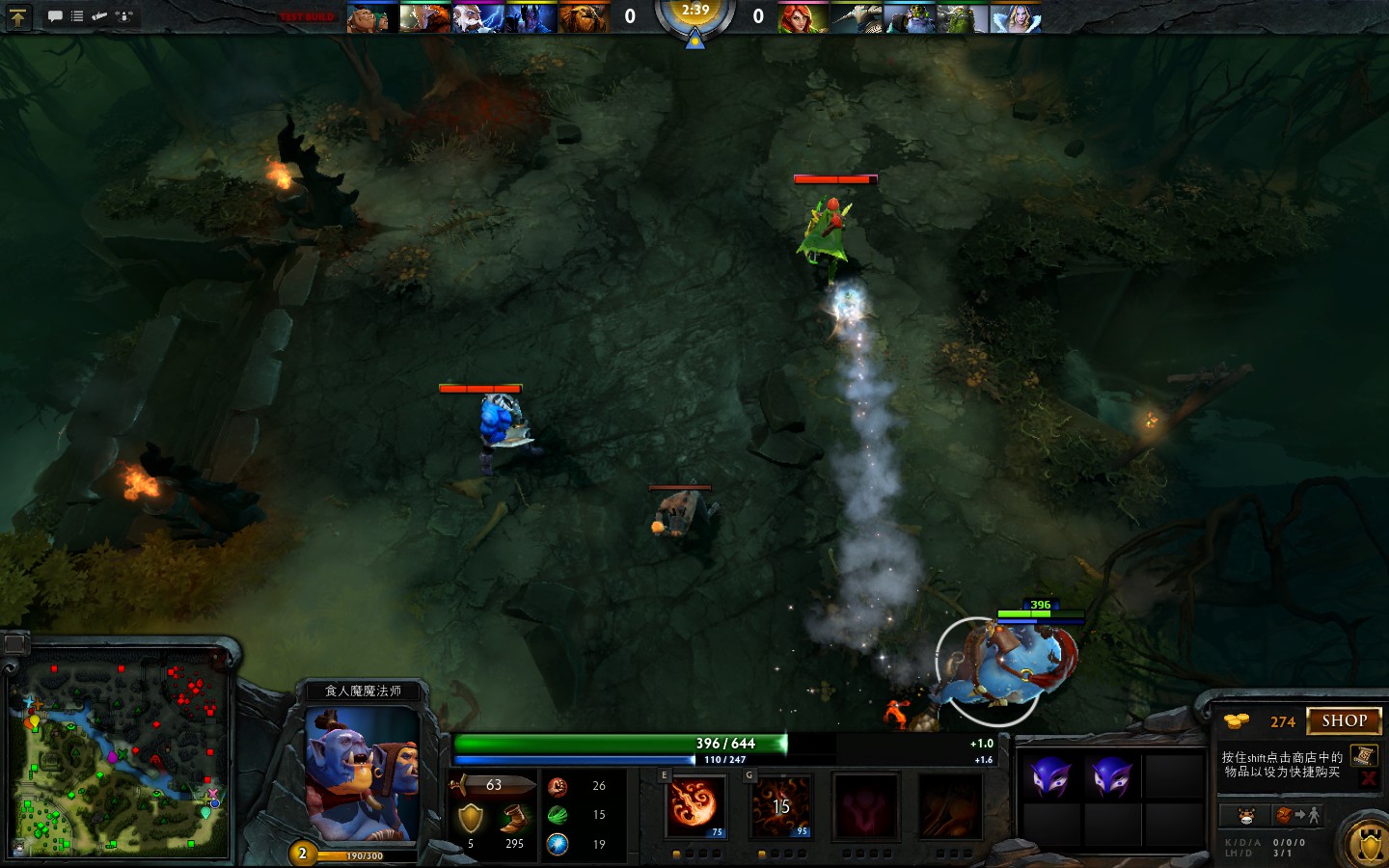The width and height of the screenshot is (1389, 868).
Task: Select the courier button
Action: tap(1246, 816)
